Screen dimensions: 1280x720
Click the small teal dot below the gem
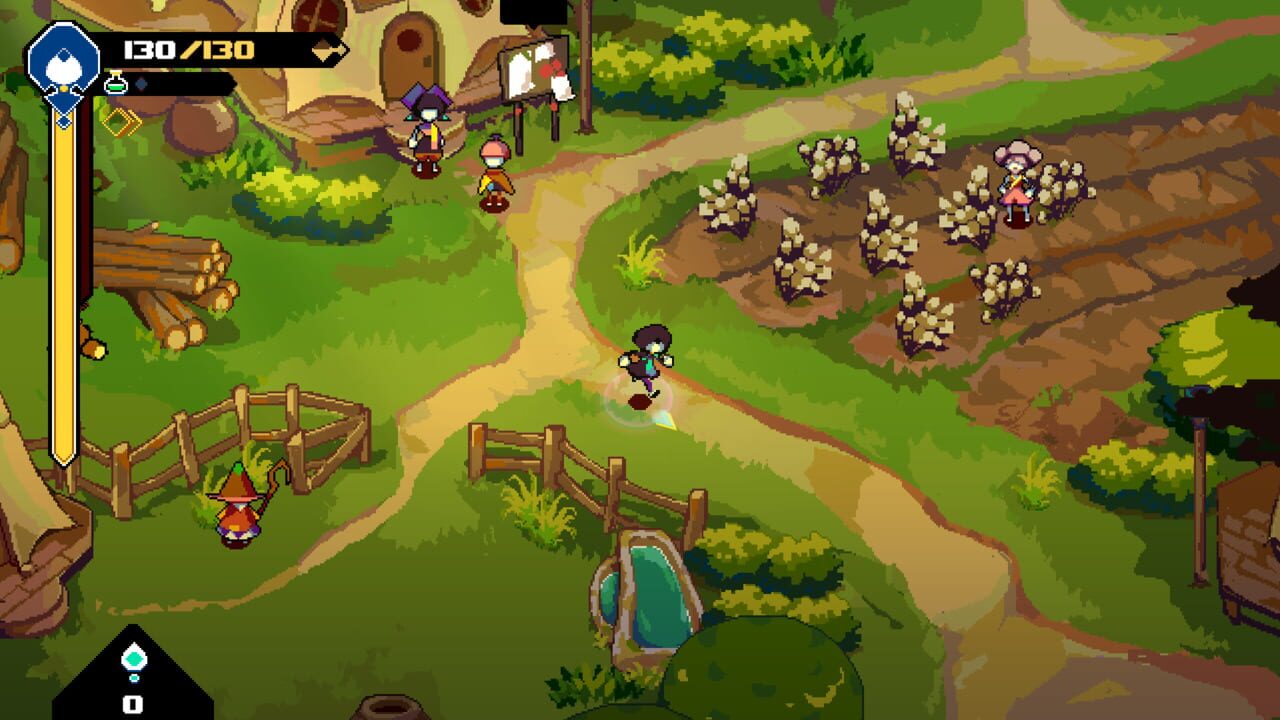click(134, 677)
